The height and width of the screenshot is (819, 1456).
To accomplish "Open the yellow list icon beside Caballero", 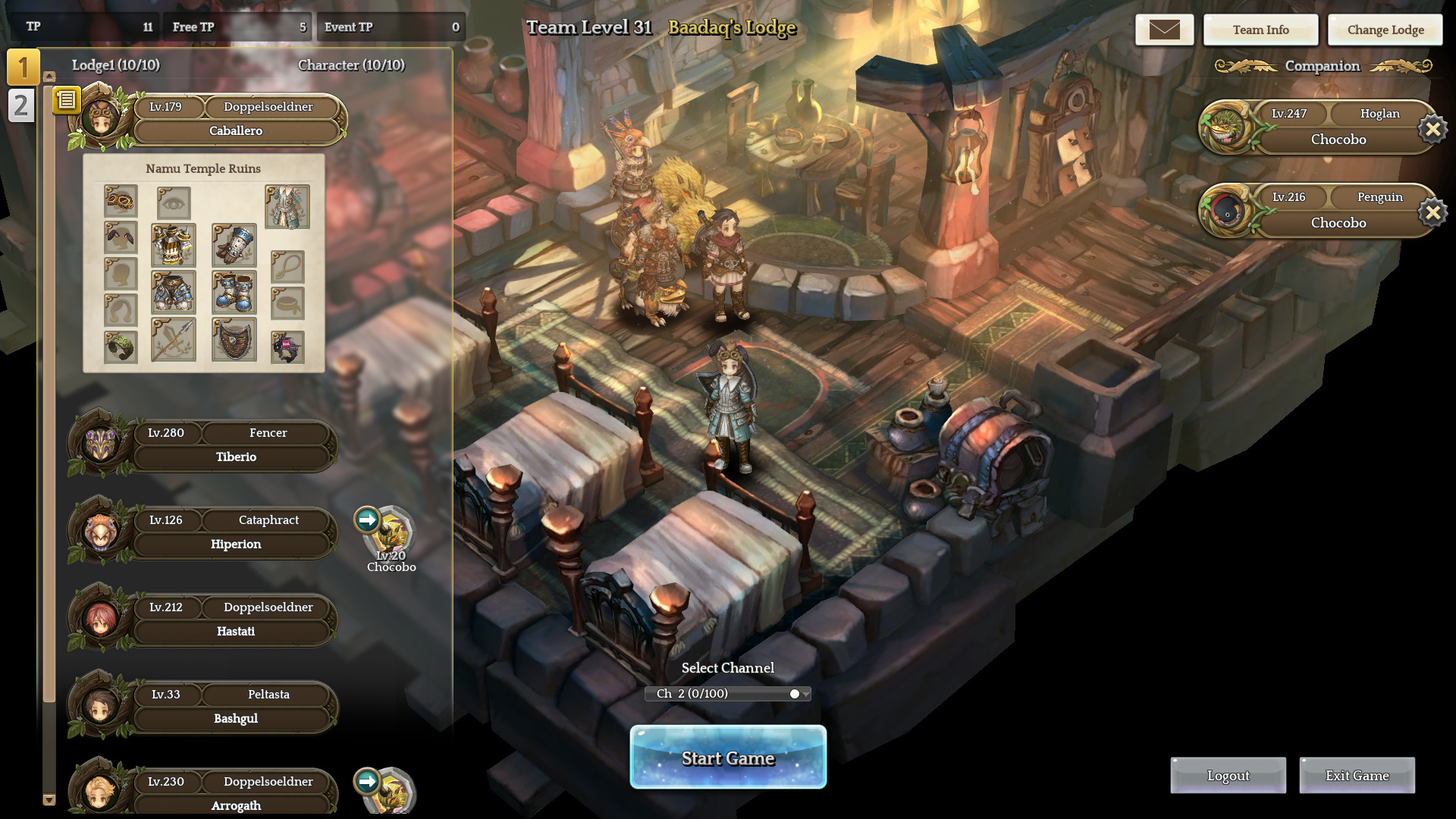I will tap(66, 99).
